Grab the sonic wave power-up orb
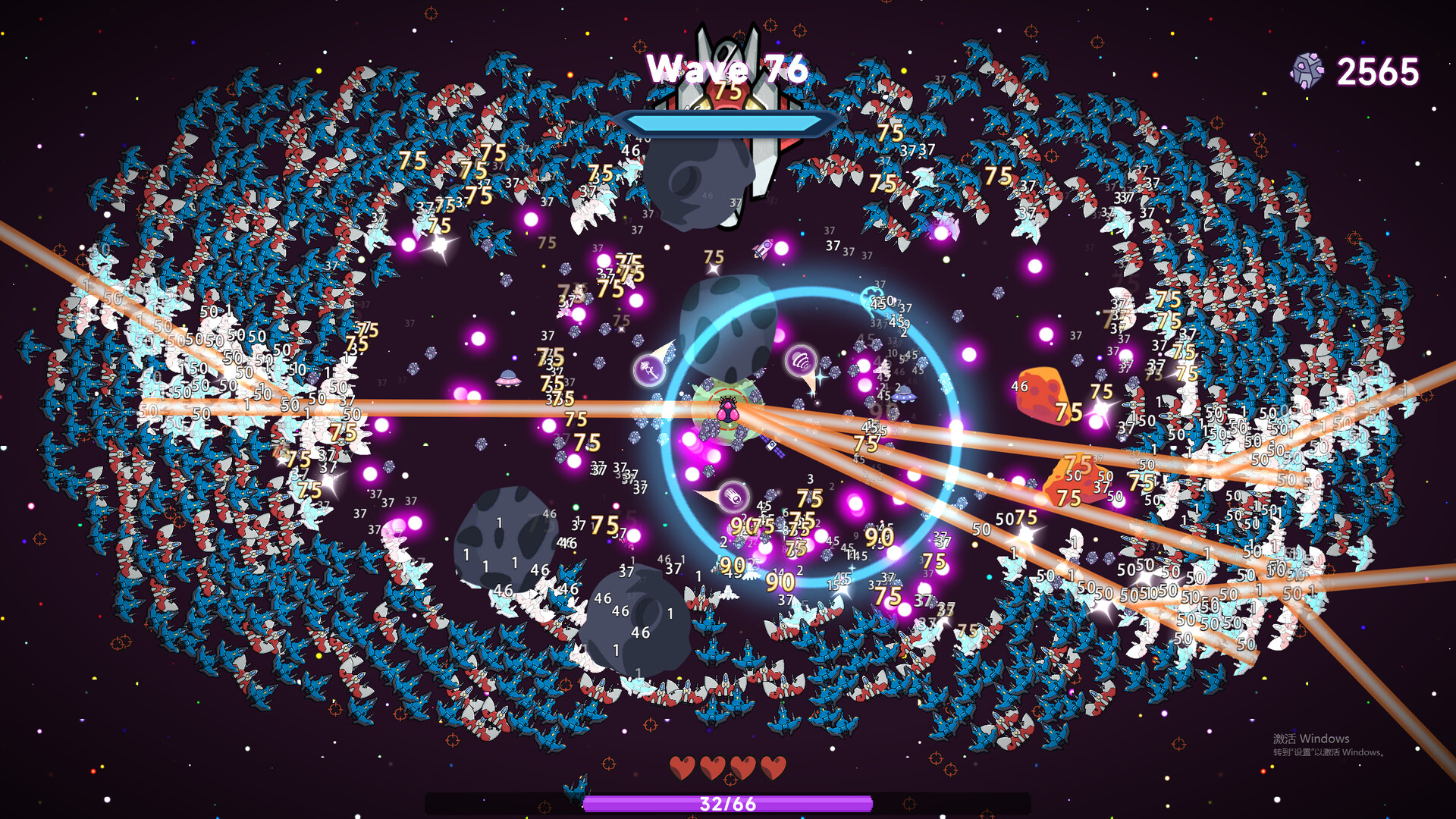1456x819 pixels. [802, 361]
